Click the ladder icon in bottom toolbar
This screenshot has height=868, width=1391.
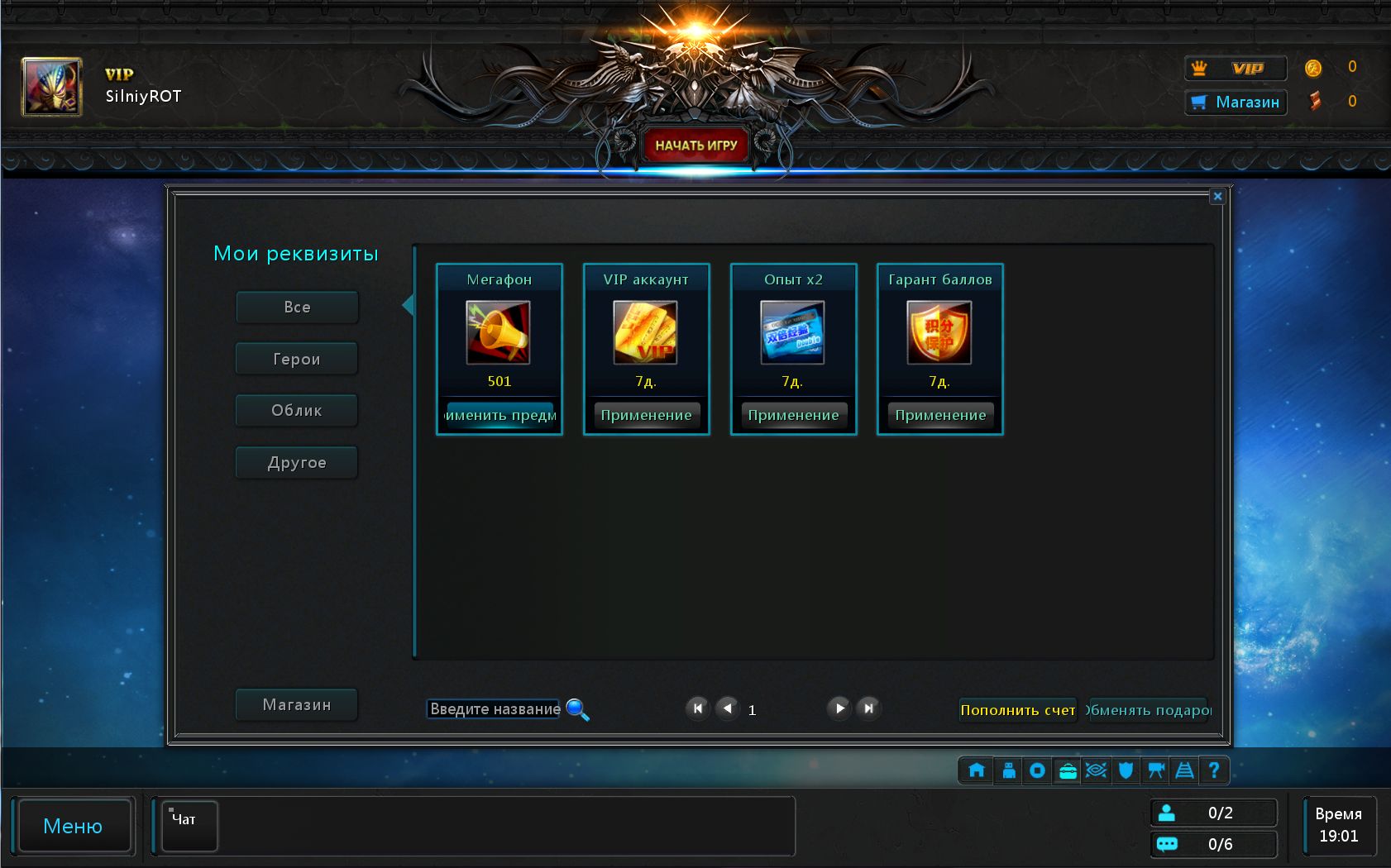point(1184,770)
